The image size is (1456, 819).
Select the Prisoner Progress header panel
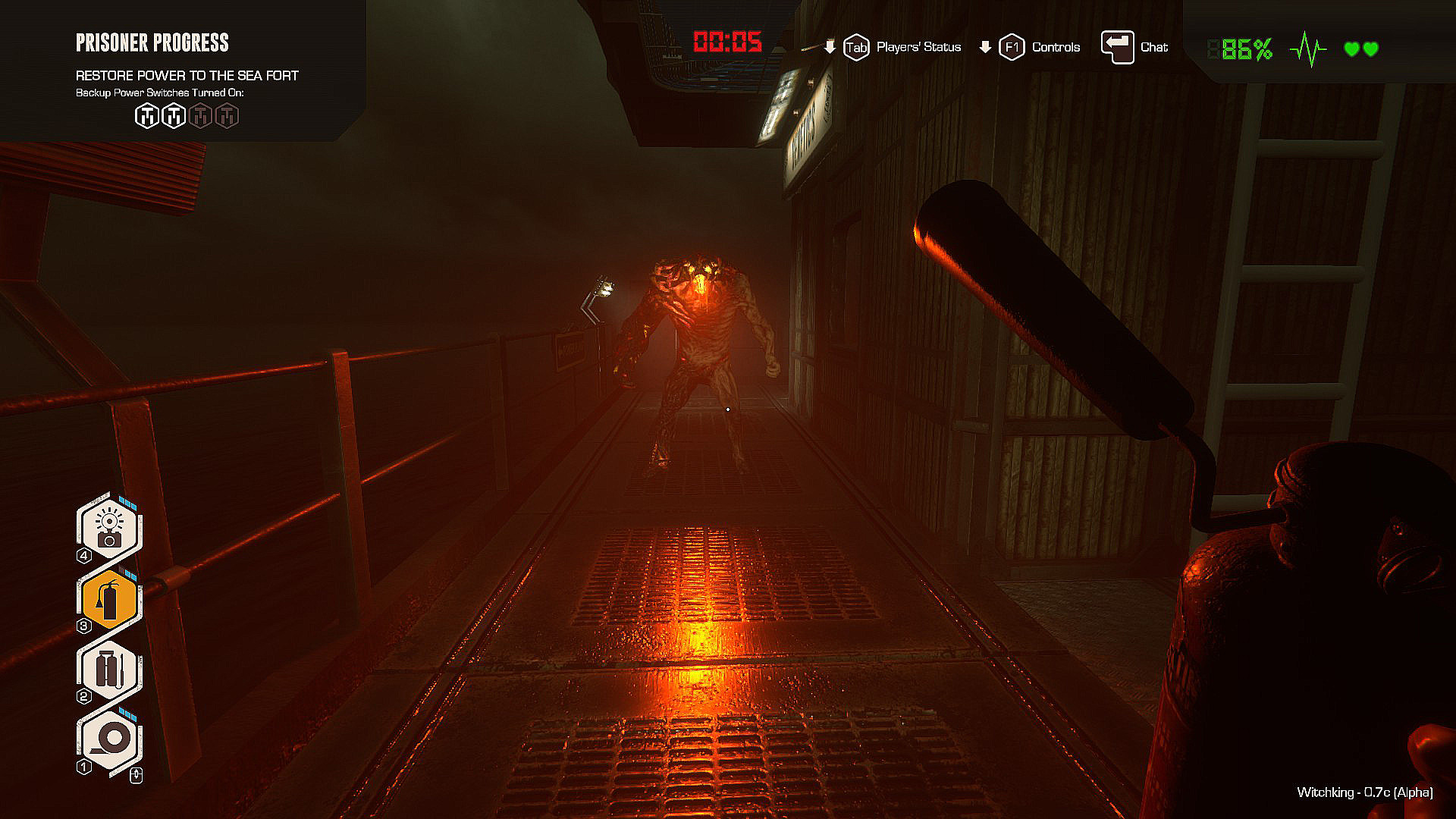[x=153, y=43]
